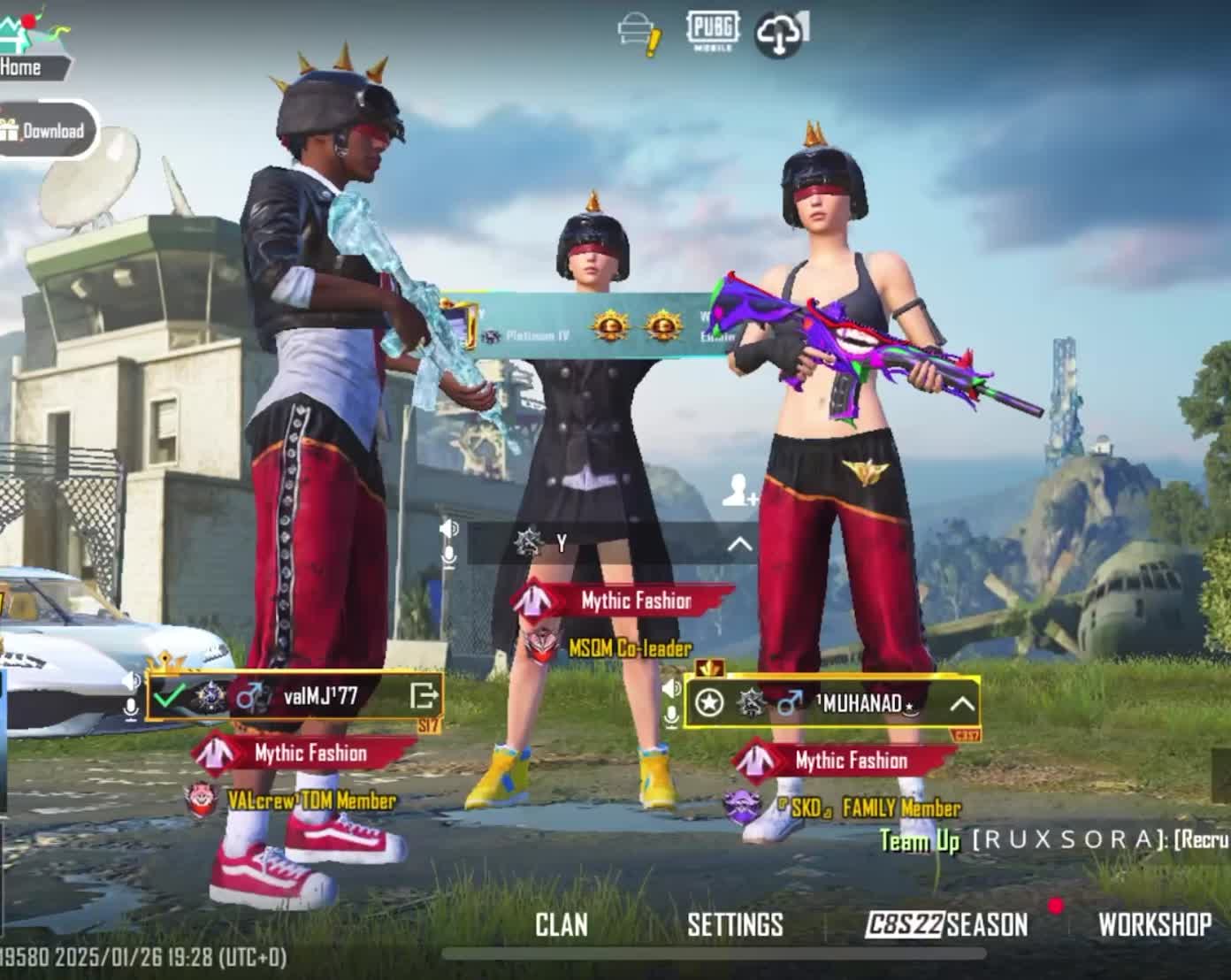Click the Download gift button
The width and height of the screenshot is (1231, 980).
point(44,131)
